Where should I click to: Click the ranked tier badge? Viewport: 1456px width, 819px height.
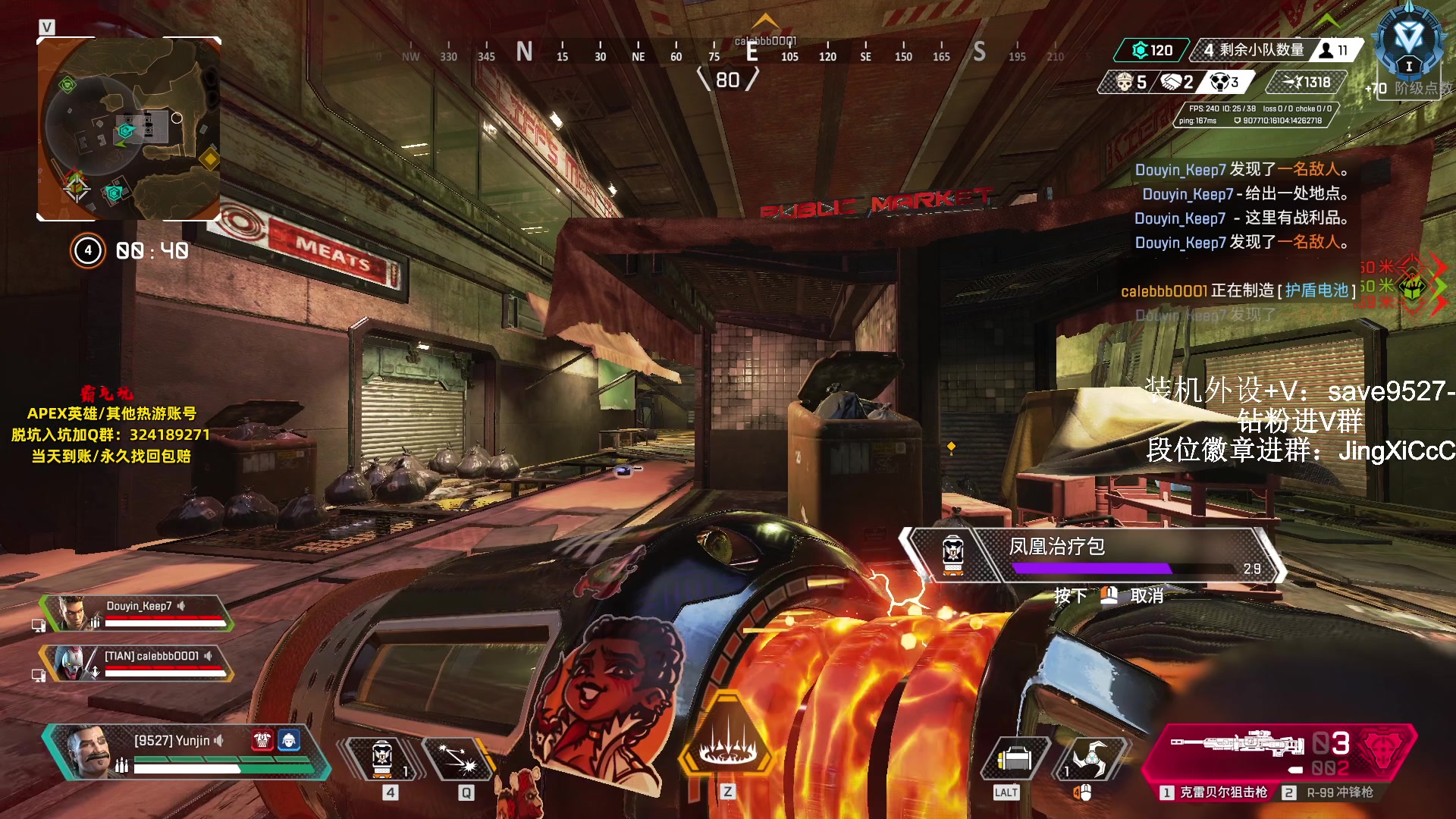tap(1408, 42)
